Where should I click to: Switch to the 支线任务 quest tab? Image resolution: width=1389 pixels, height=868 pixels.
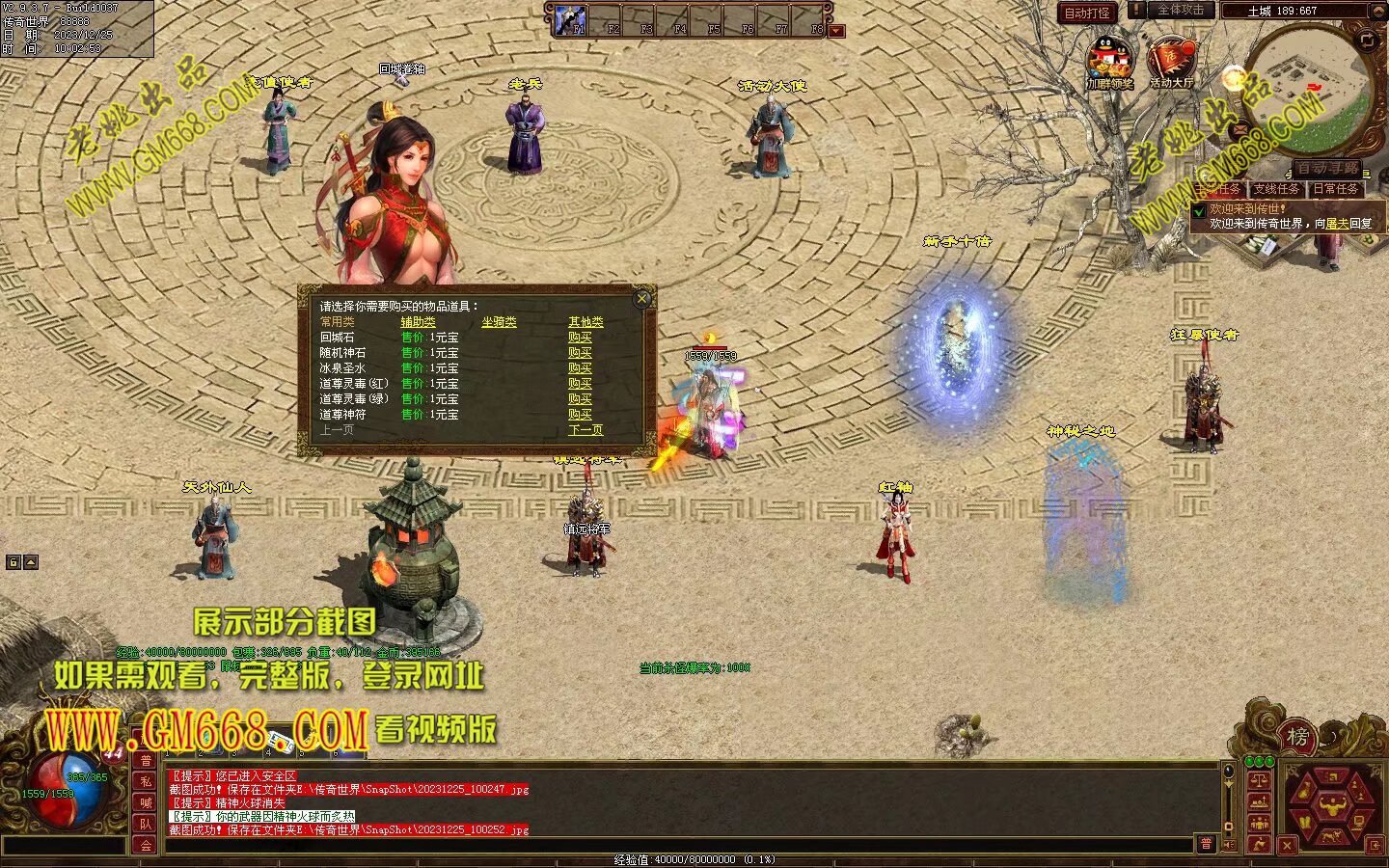click(x=1276, y=189)
